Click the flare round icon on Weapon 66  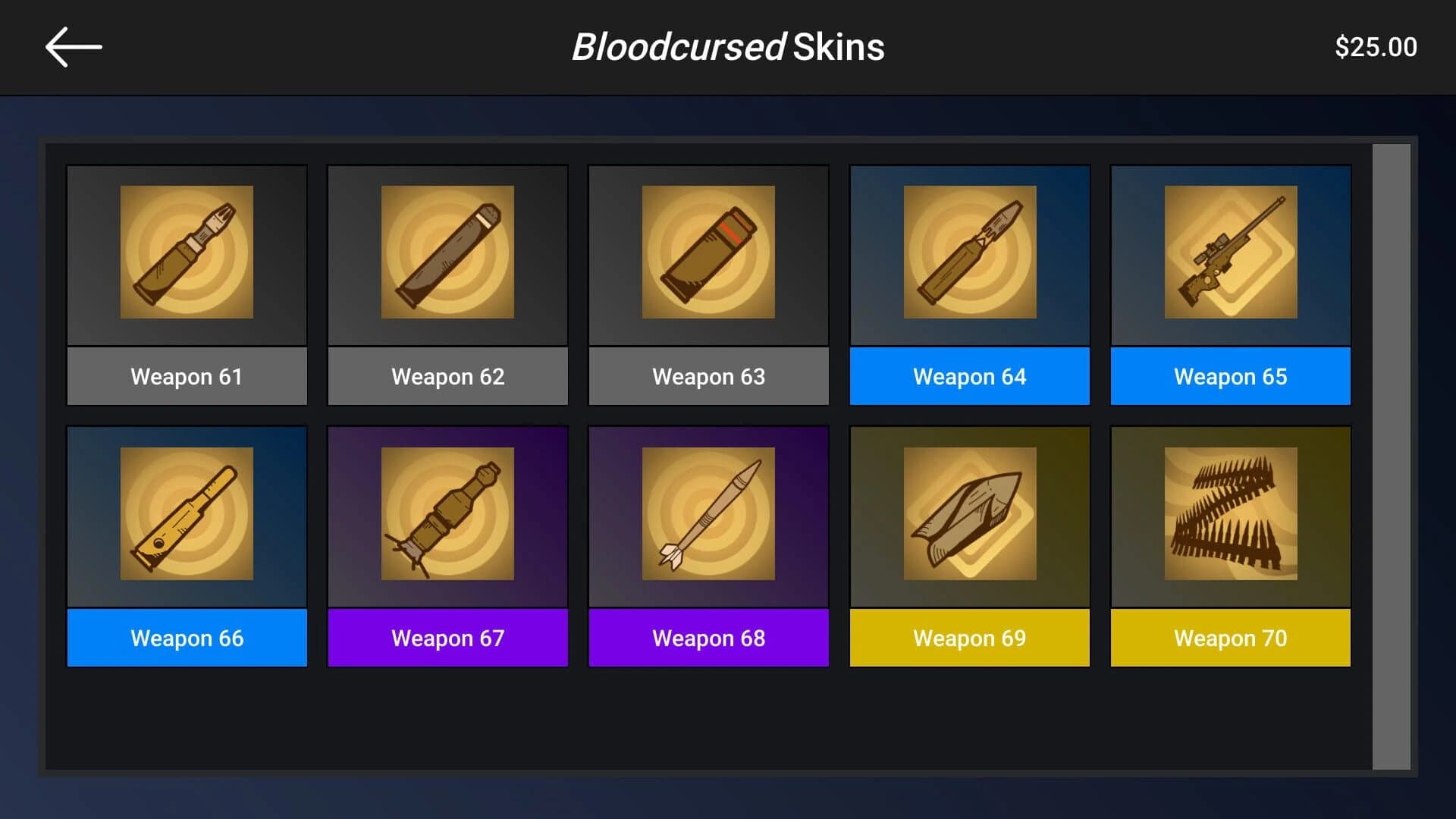(187, 516)
